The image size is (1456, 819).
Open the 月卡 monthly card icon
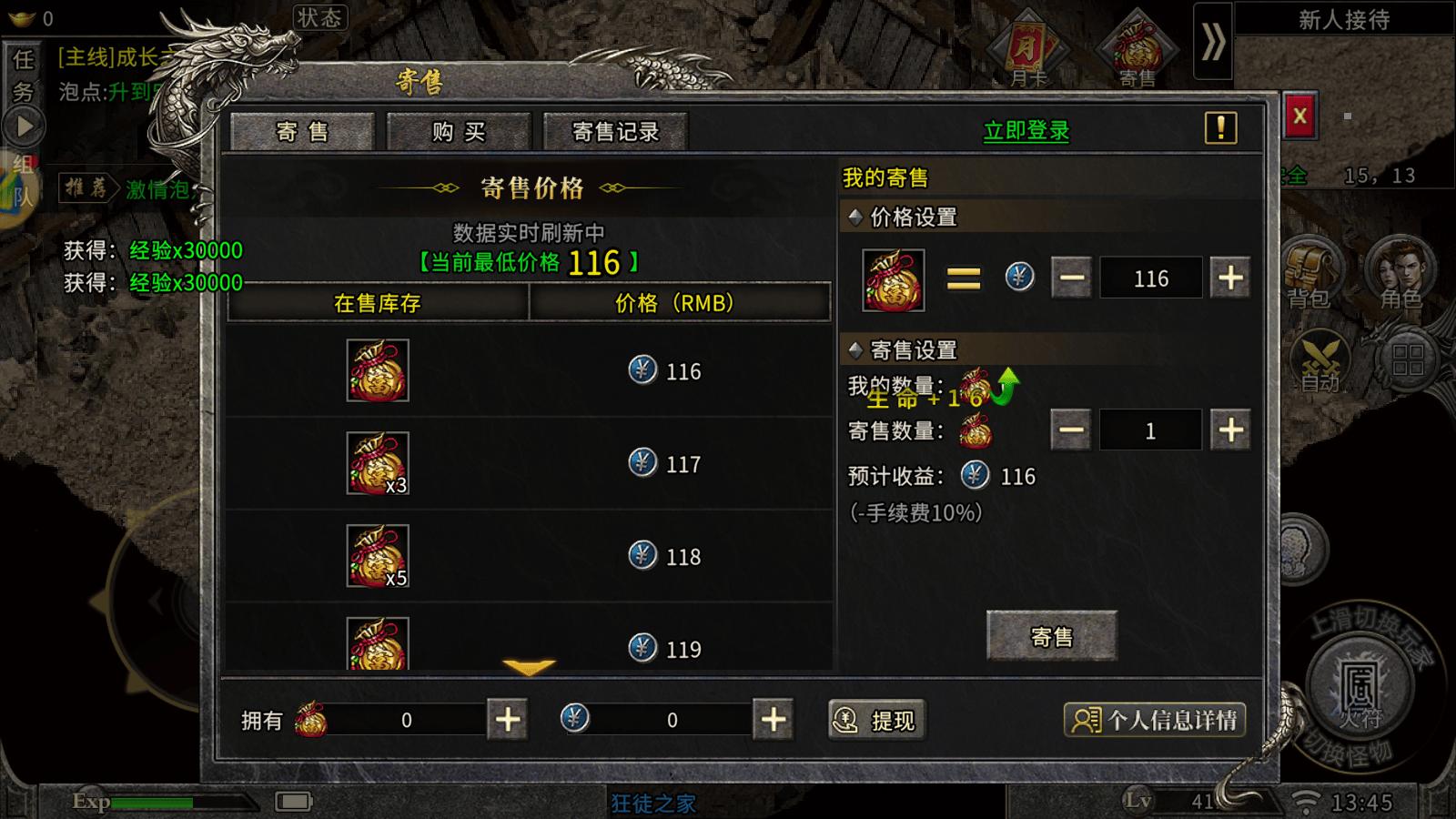1028,50
